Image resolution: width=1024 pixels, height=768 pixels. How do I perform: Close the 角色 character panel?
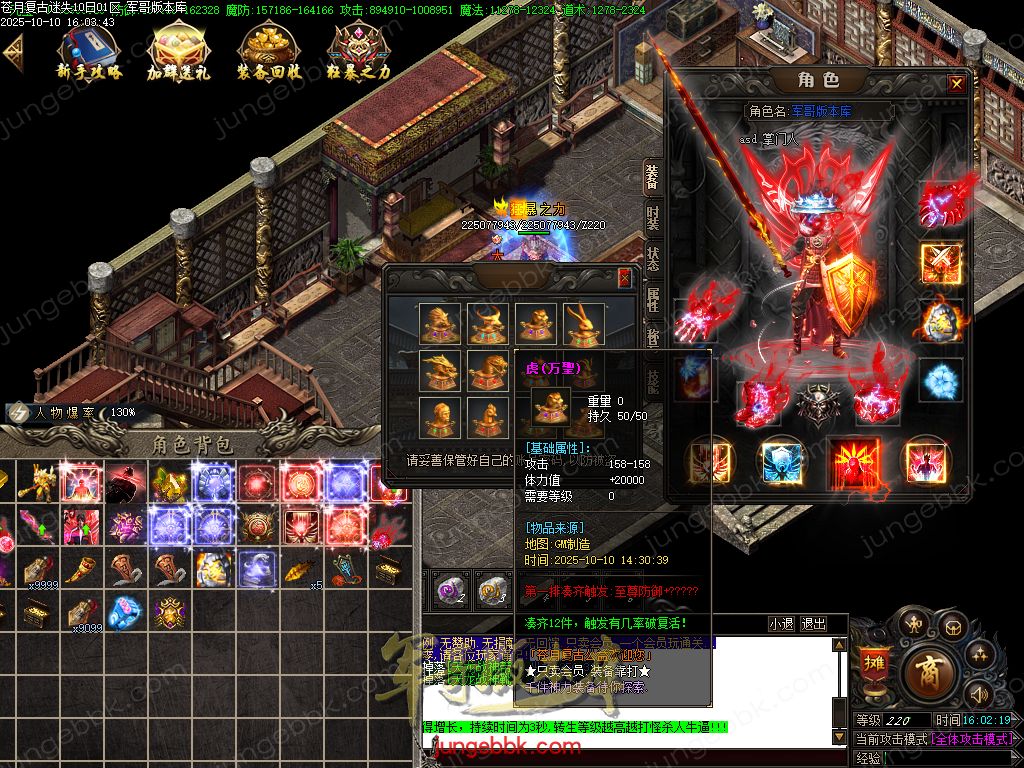coord(957,84)
